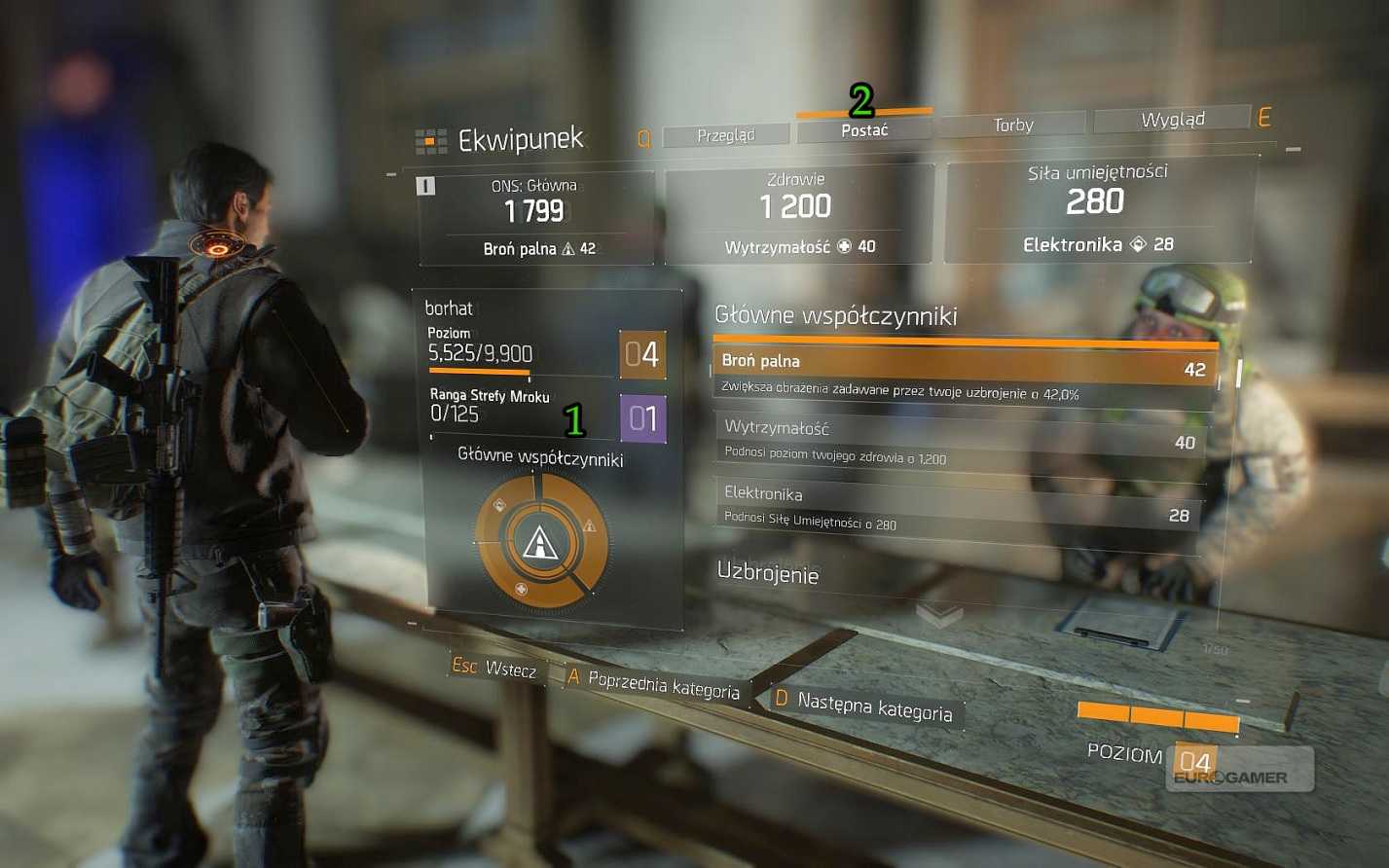
Task: Click the Wstecz back button
Action: (x=495, y=669)
